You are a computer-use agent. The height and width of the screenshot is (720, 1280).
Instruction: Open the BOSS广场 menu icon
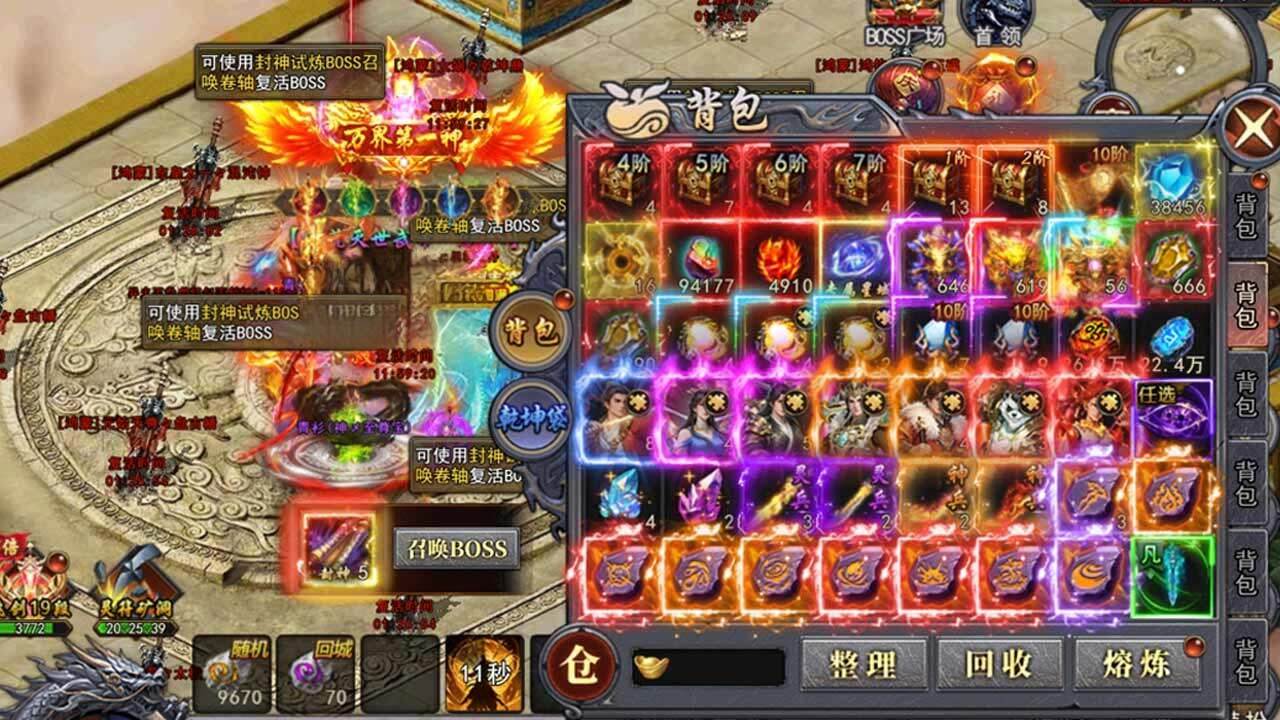pos(904,22)
